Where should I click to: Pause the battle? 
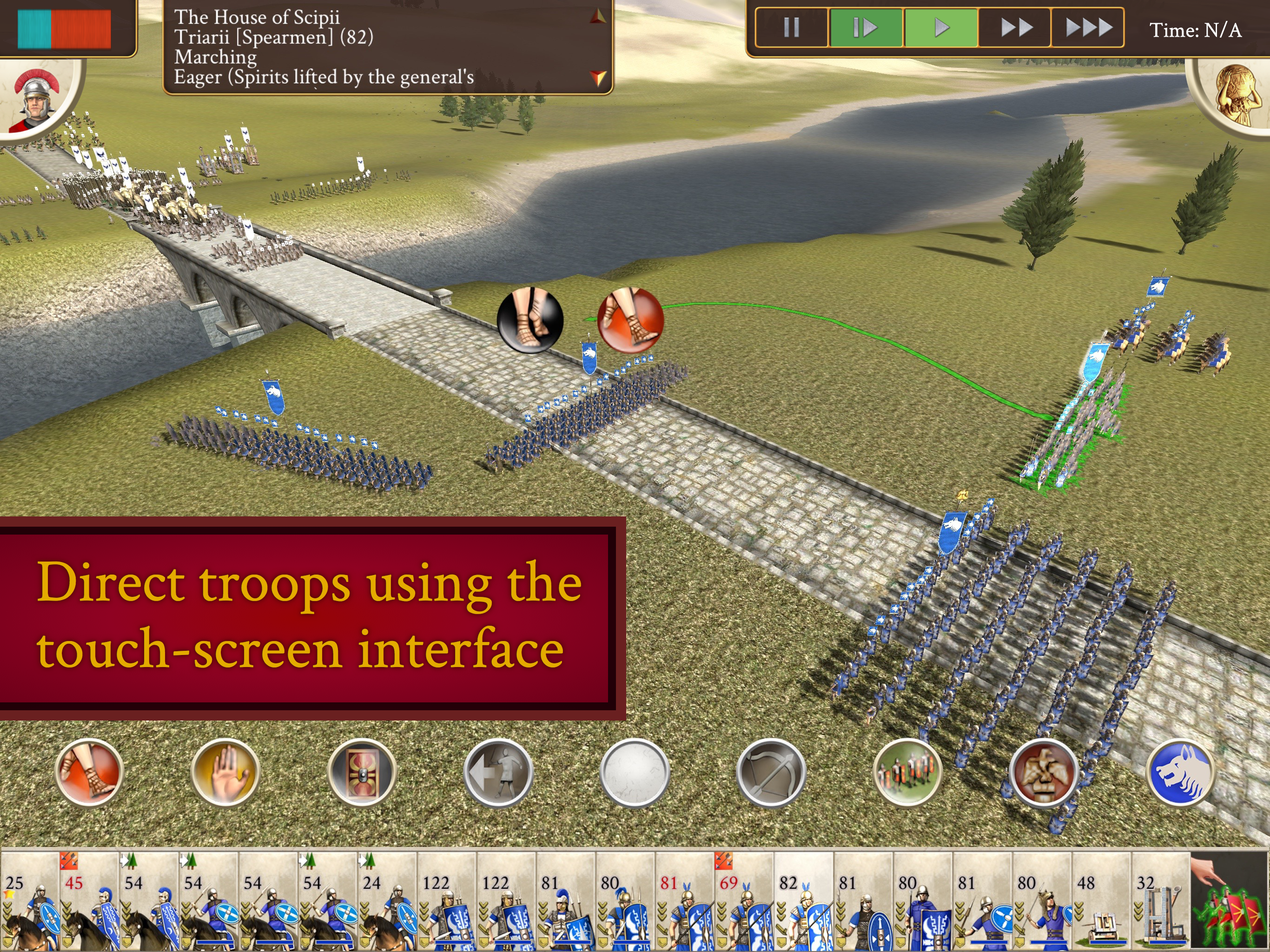point(791,27)
